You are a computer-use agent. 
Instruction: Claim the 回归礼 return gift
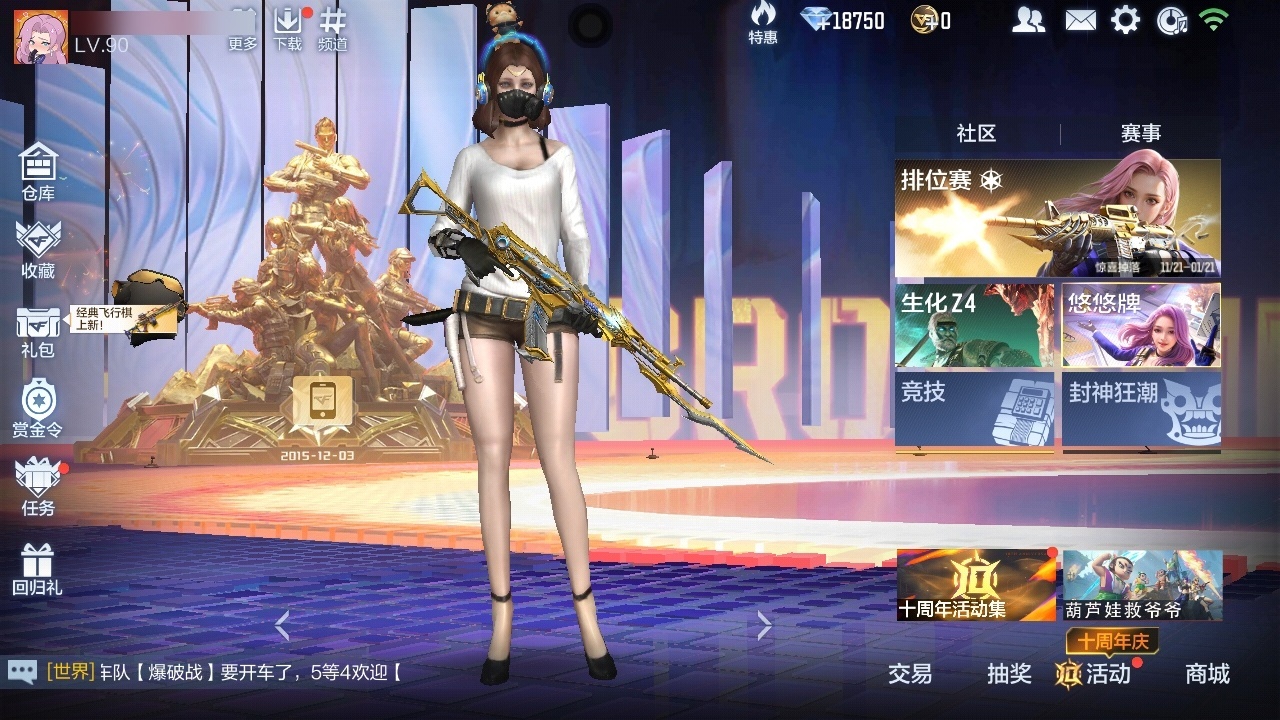(38, 569)
